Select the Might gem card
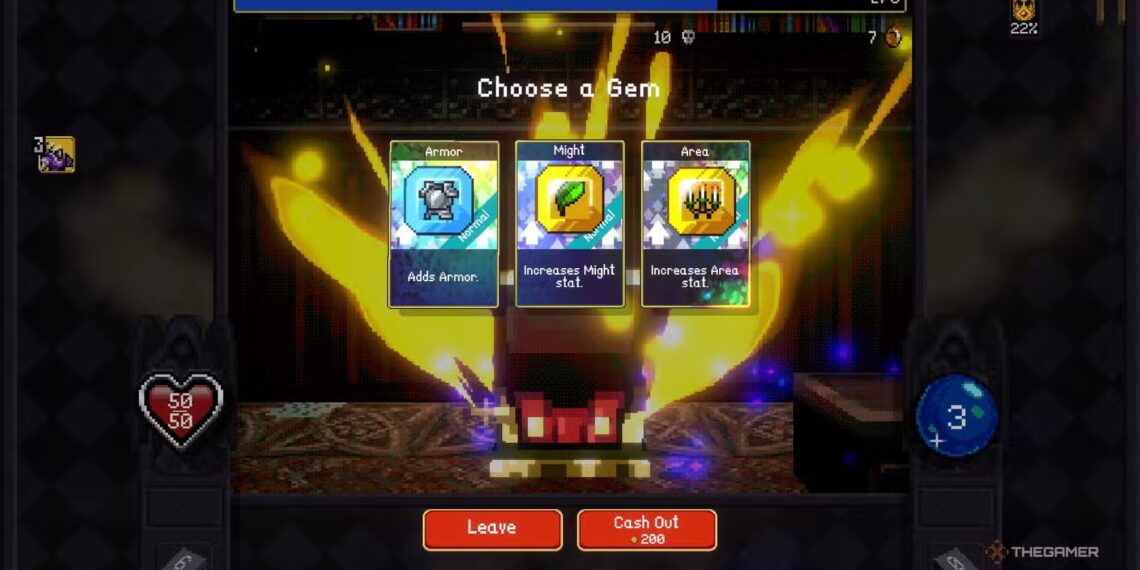 pos(569,223)
